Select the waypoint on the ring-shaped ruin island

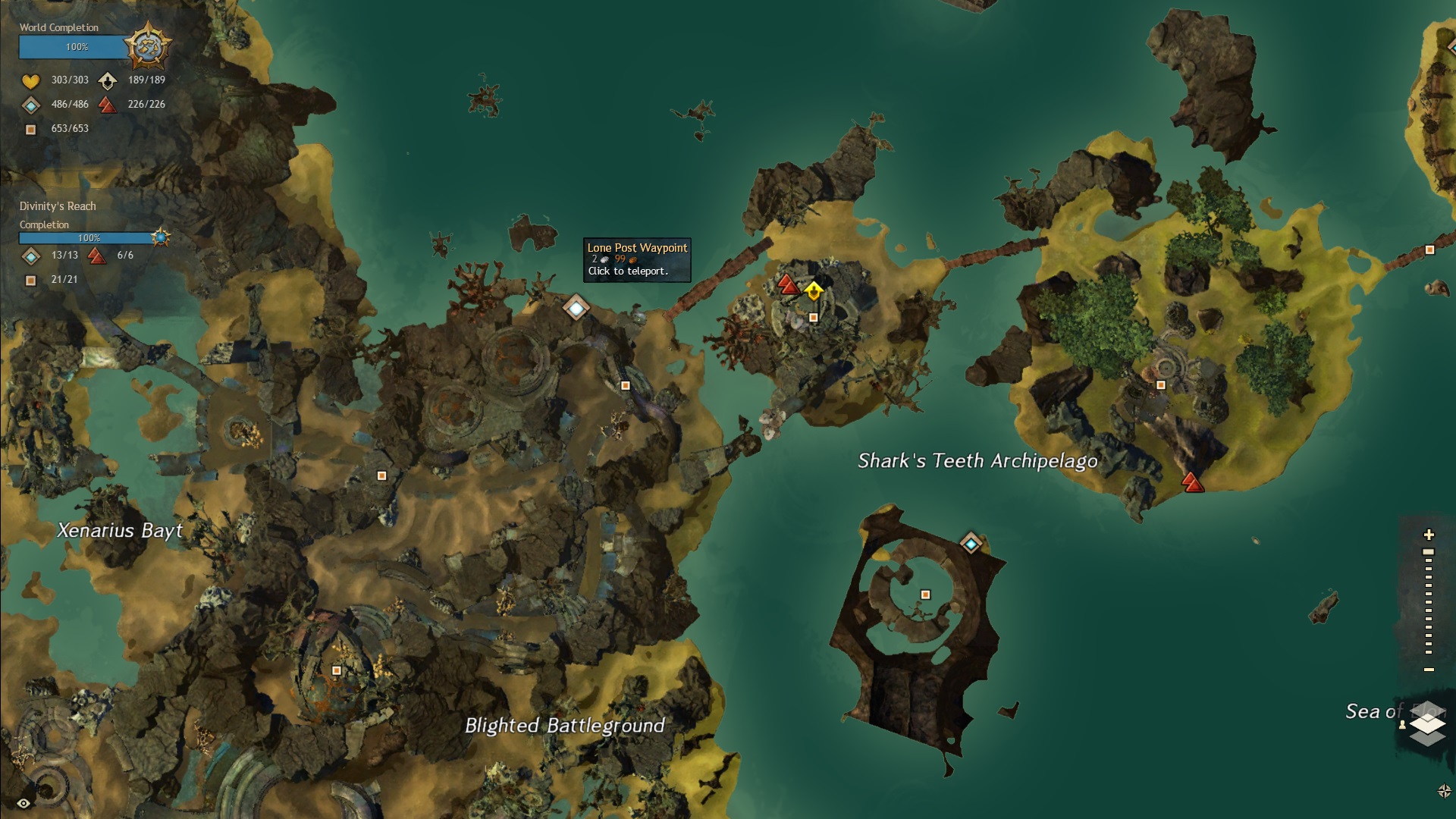(971, 543)
